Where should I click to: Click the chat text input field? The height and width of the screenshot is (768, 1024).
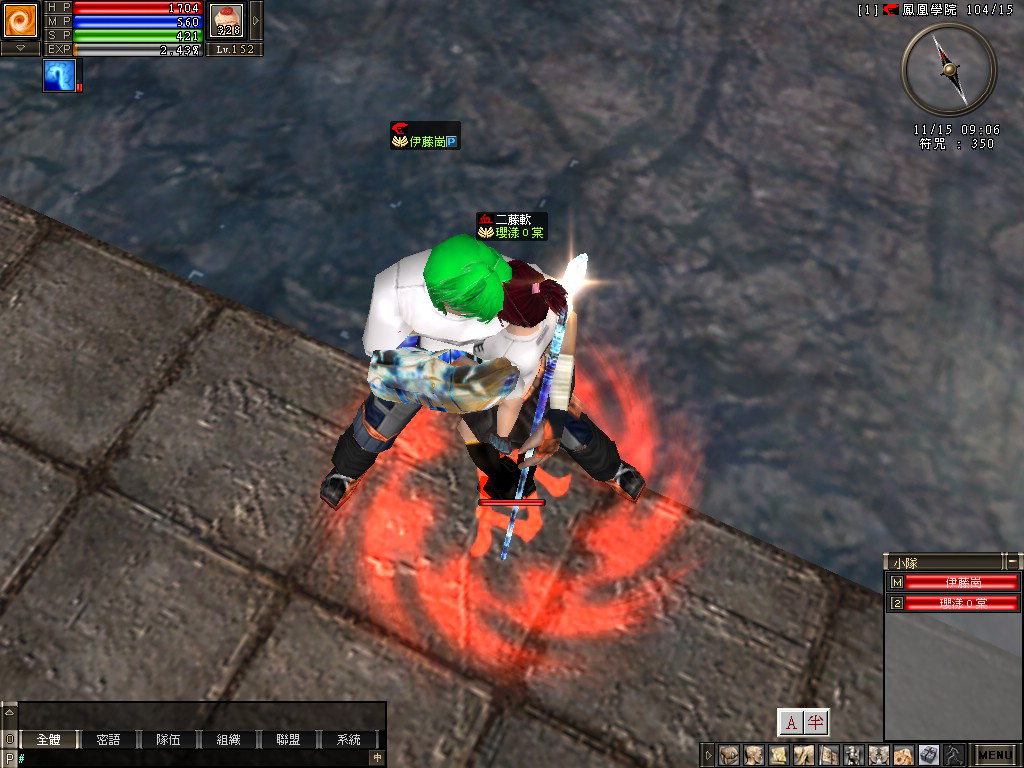coord(195,758)
